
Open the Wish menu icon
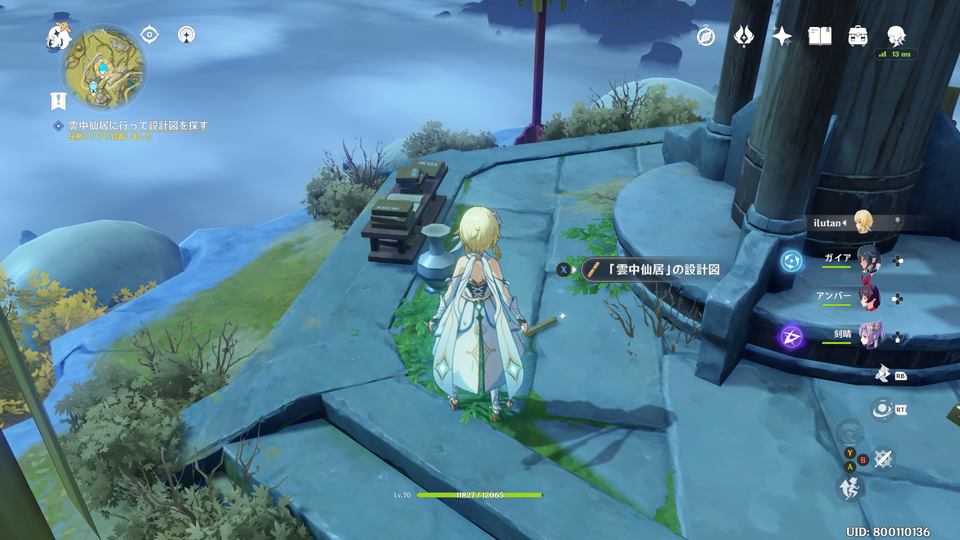tap(744, 36)
